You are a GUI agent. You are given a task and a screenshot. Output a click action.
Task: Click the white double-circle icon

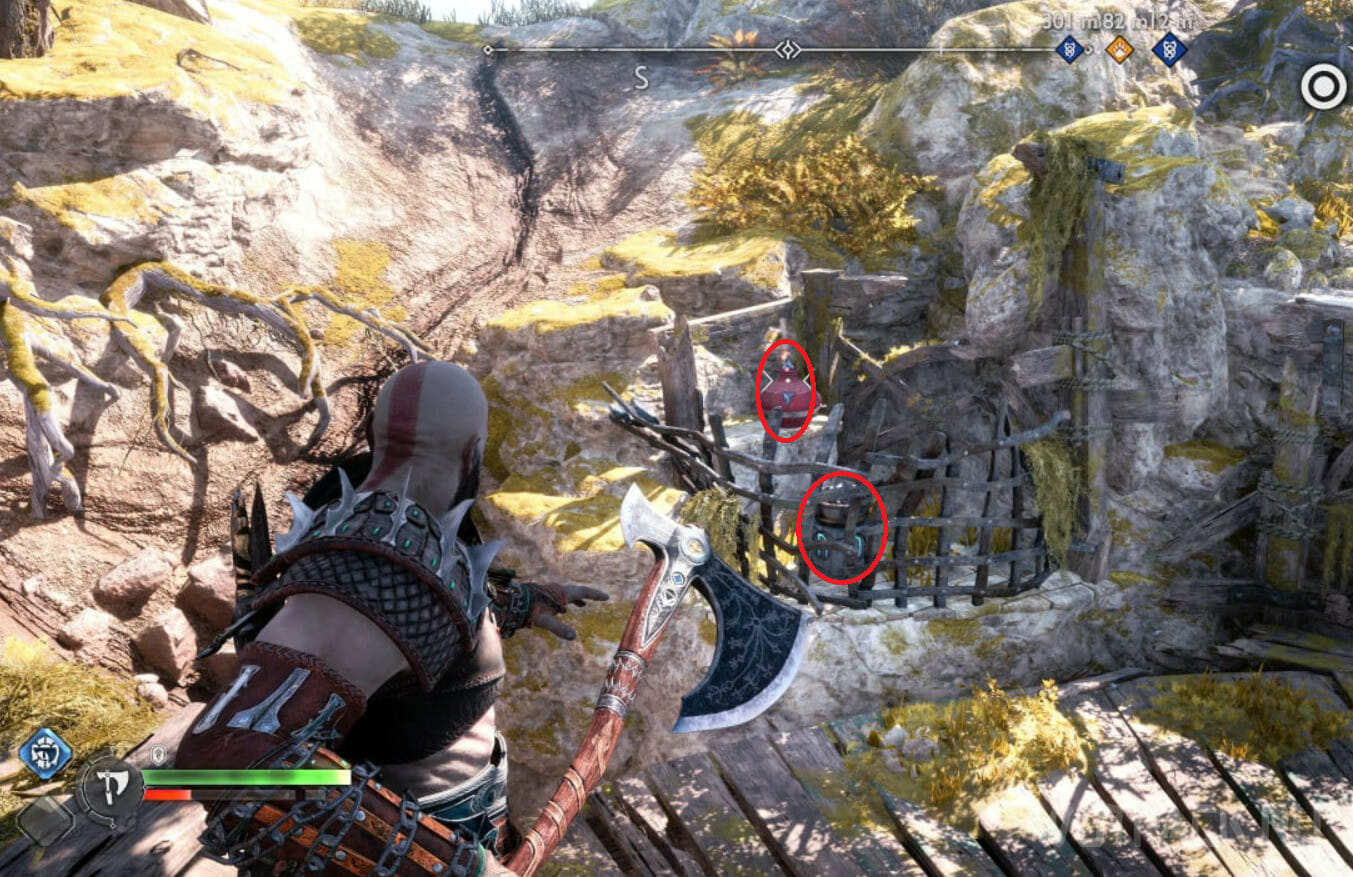click(1323, 88)
